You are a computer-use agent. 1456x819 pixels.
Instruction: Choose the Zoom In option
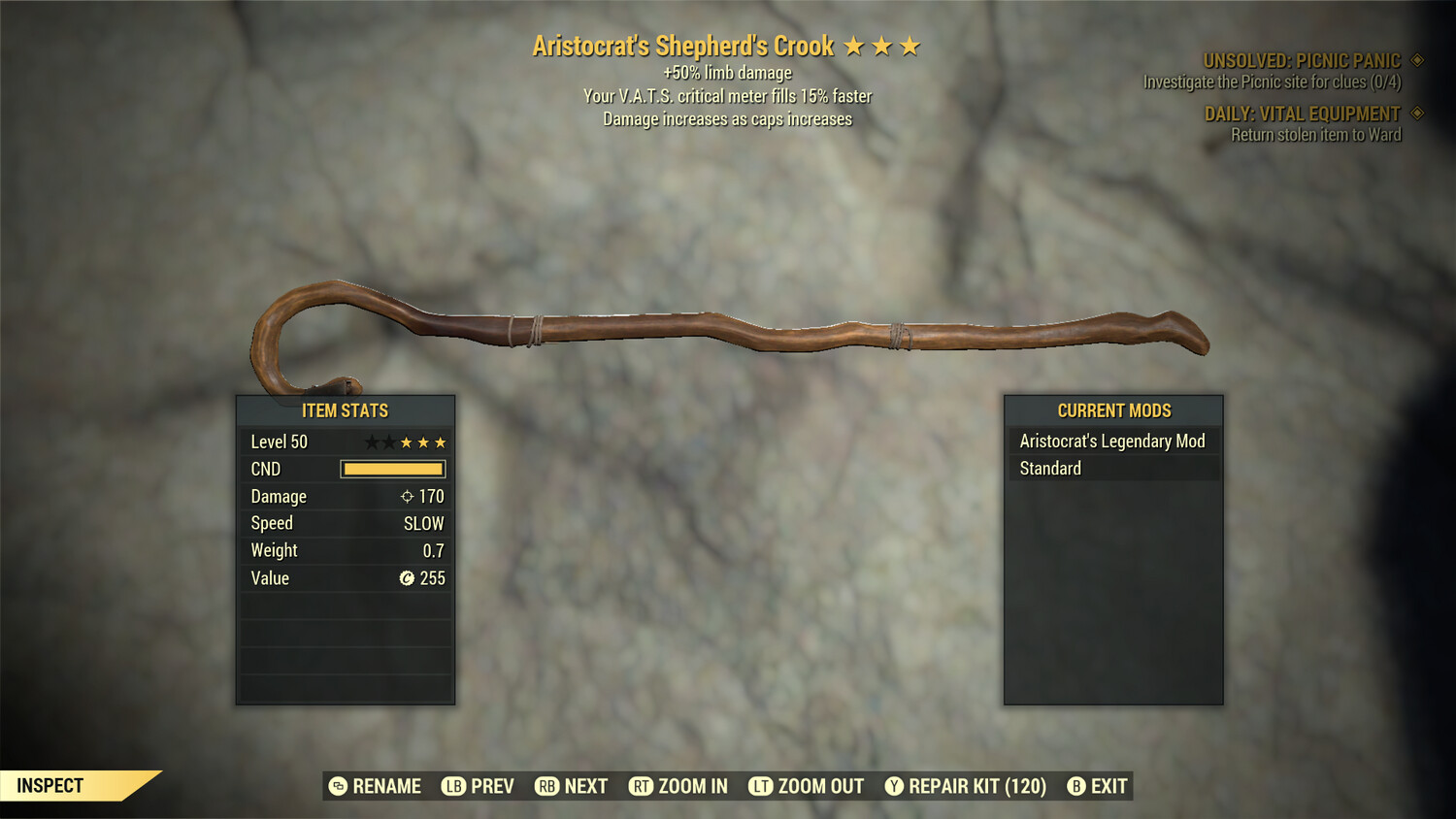tap(678, 786)
